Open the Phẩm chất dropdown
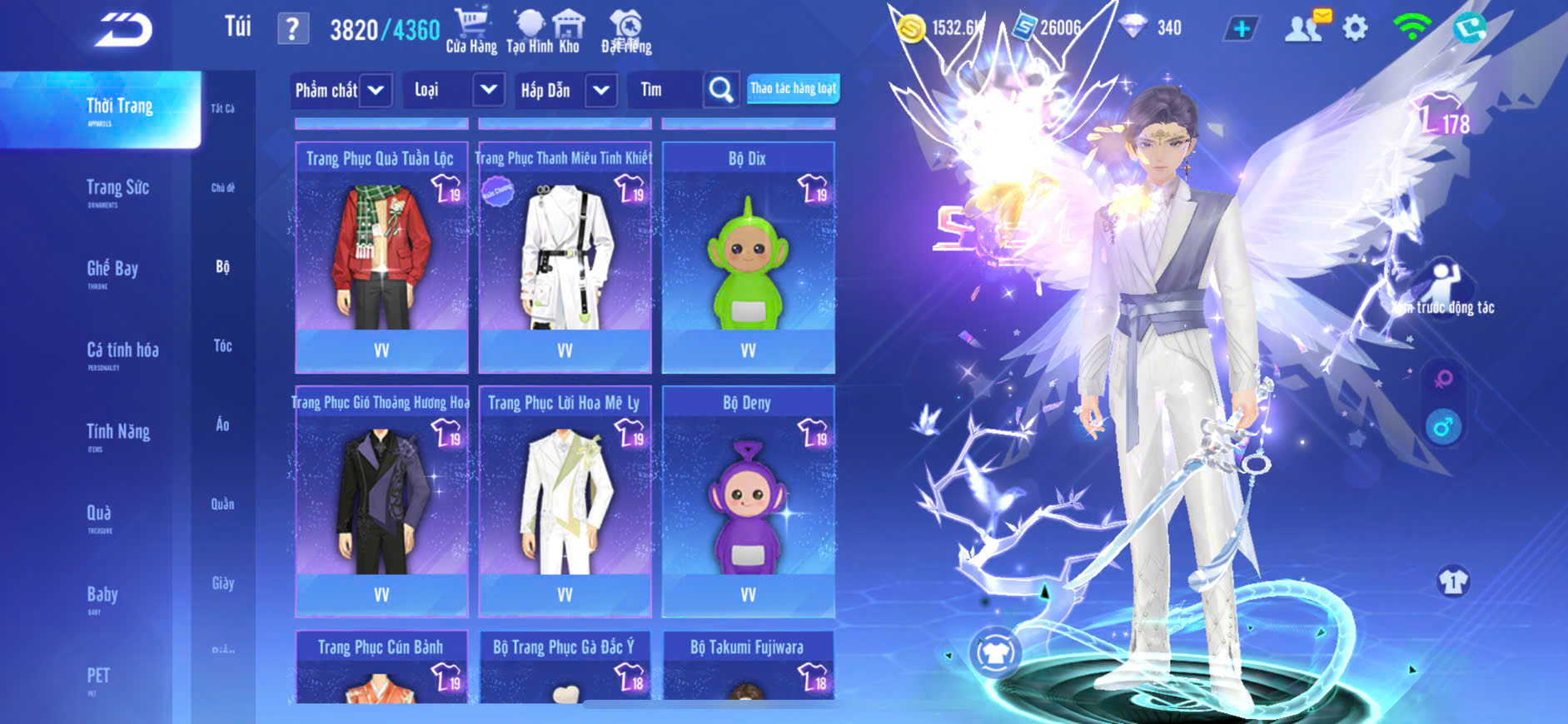 [341, 90]
